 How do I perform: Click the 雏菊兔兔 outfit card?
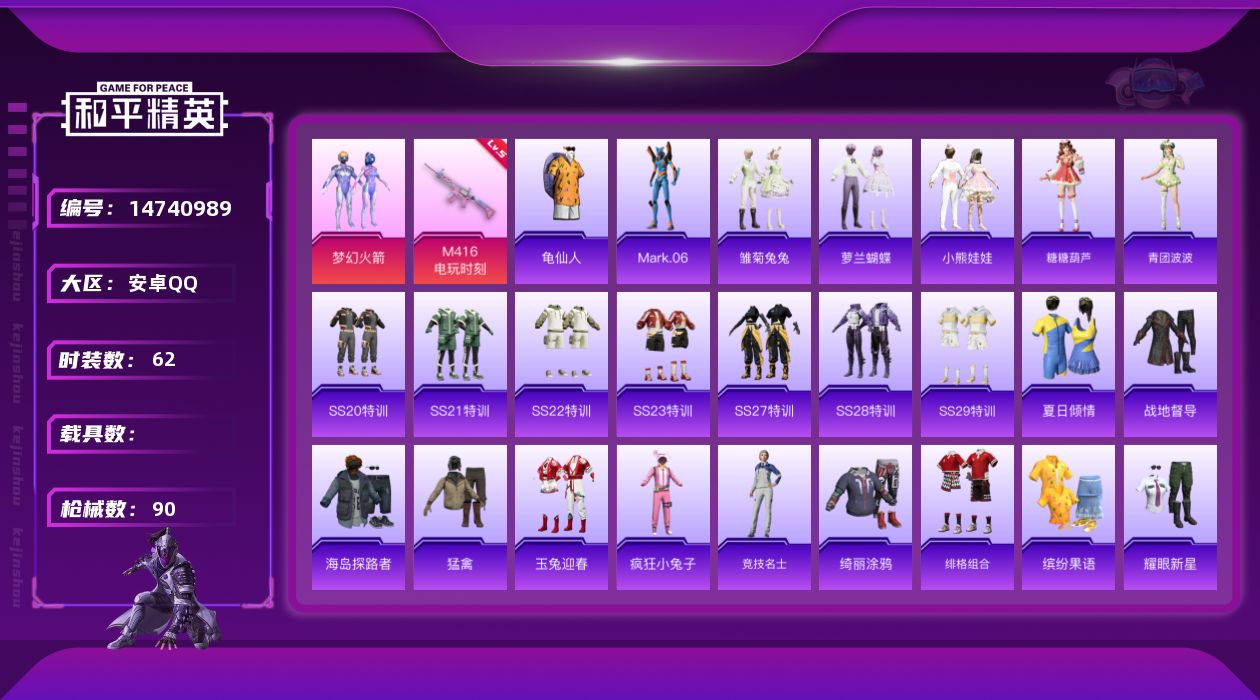(x=764, y=211)
